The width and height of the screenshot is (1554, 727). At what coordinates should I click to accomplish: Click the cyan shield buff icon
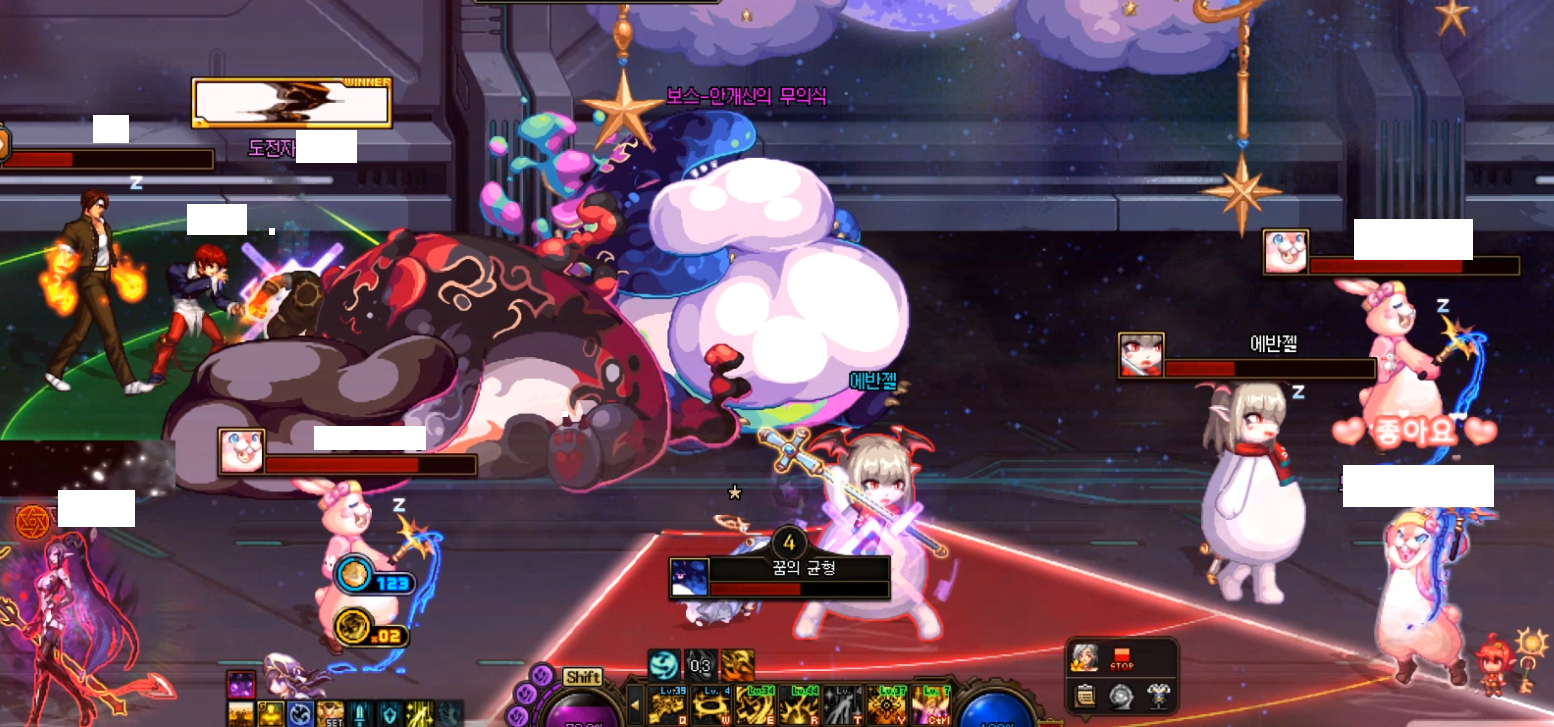(391, 714)
